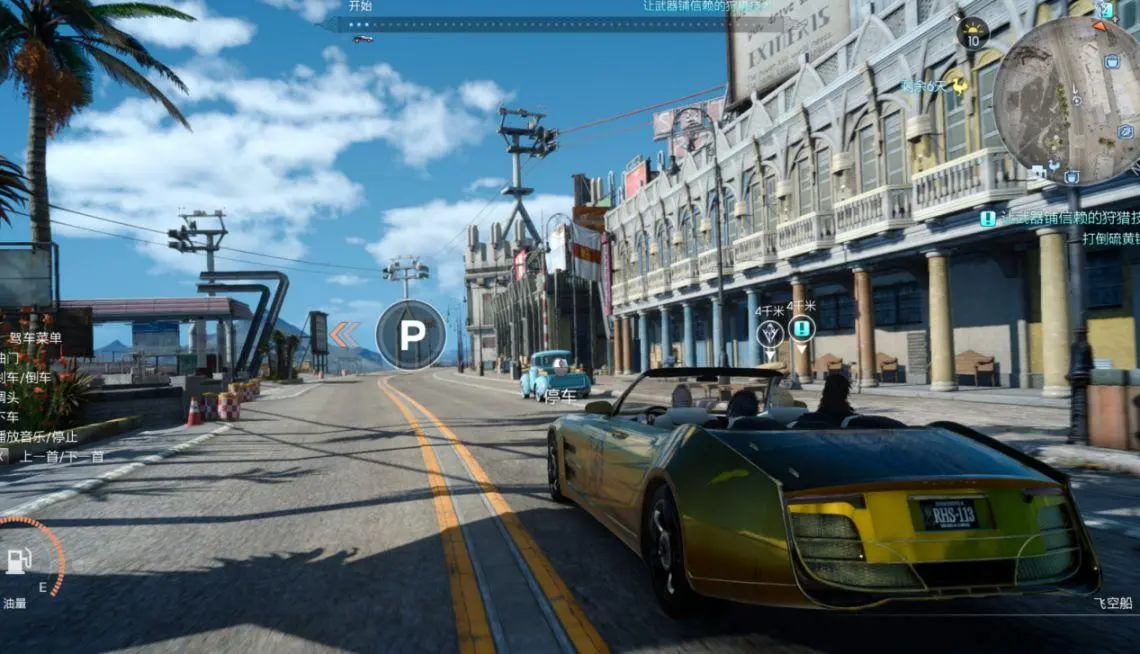Select the 飞空船 airship label
This screenshot has width=1140, height=654.
click(x=1113, y=603)
